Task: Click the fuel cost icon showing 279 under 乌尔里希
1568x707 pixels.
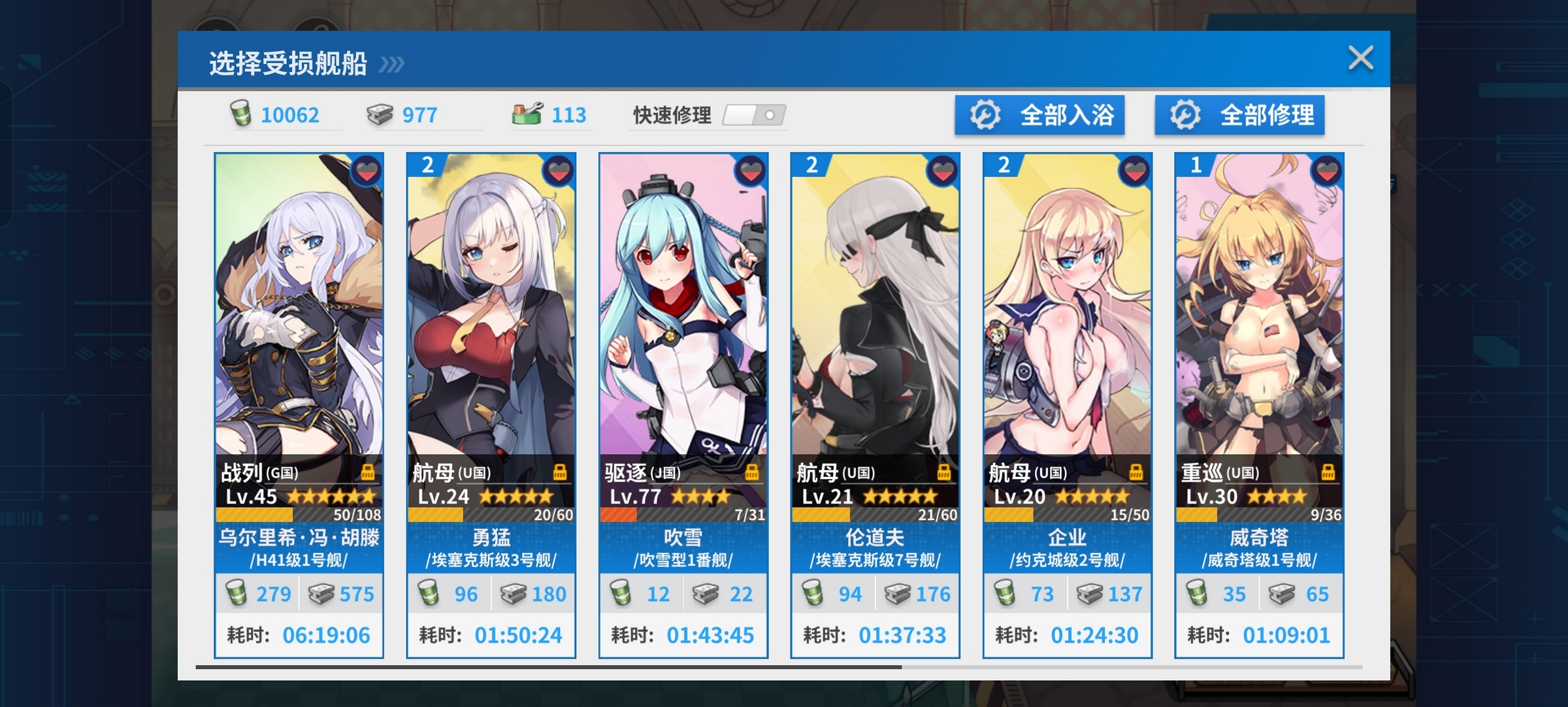Action: [238, 593]
